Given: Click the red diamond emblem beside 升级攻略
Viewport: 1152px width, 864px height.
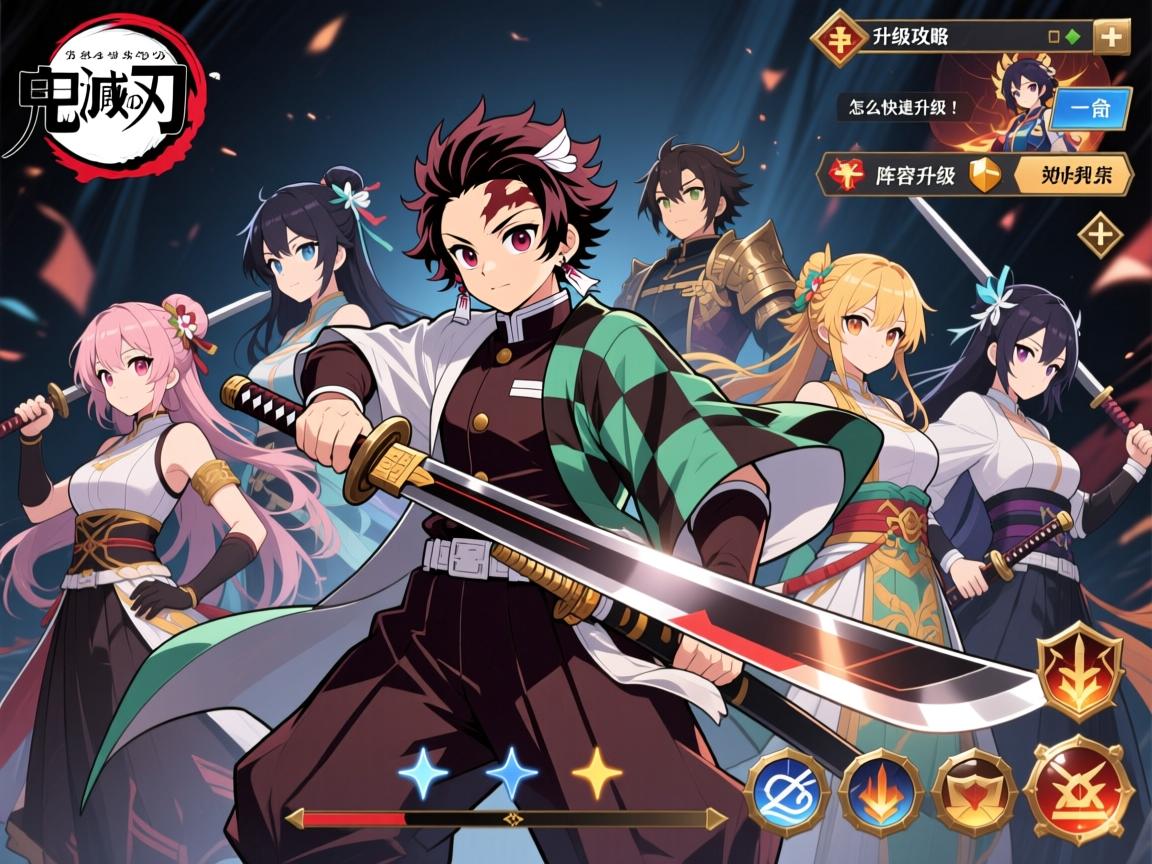Looking at the screenshot, I should pos(838,38).
